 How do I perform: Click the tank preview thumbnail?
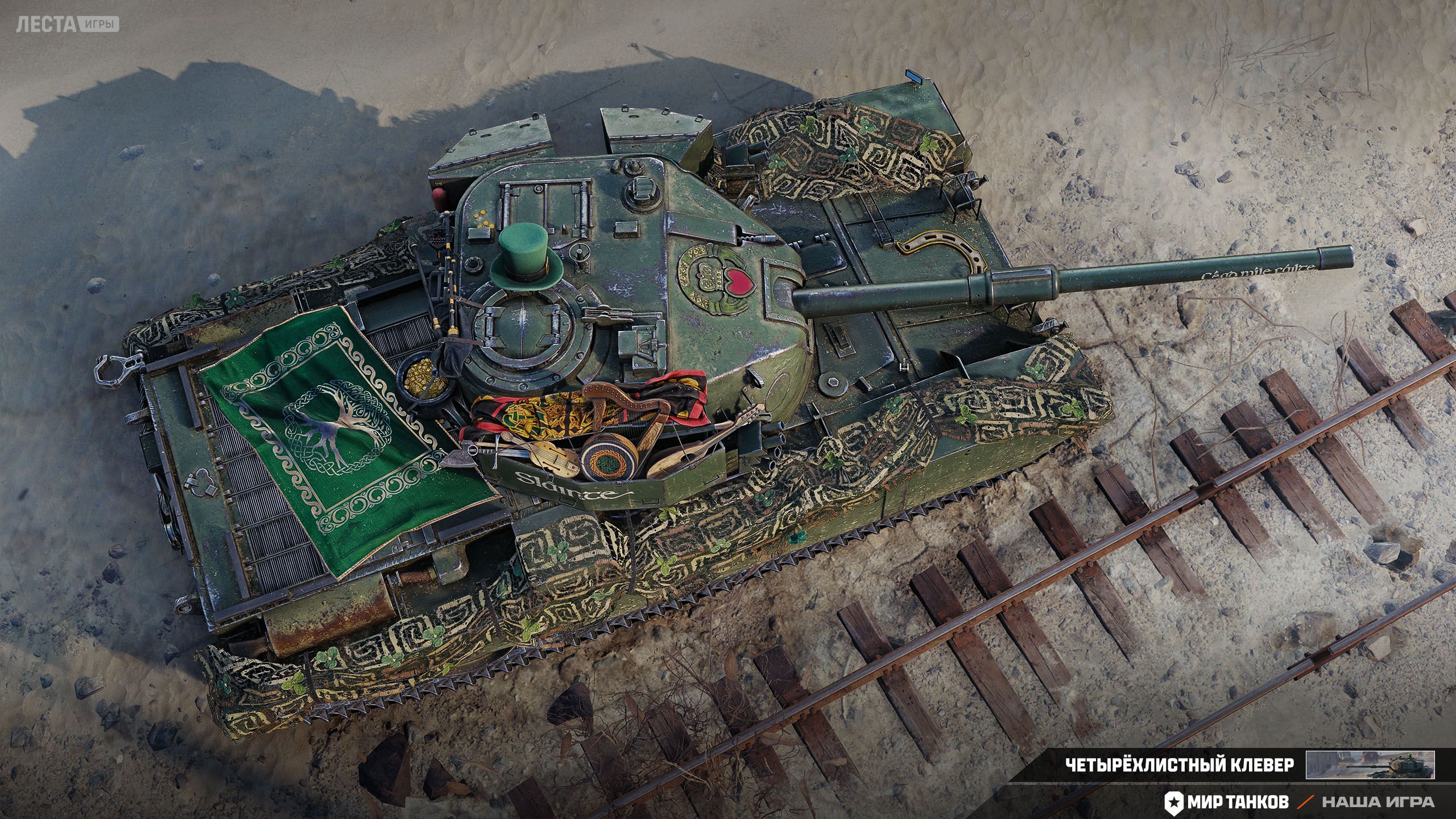1370,765
